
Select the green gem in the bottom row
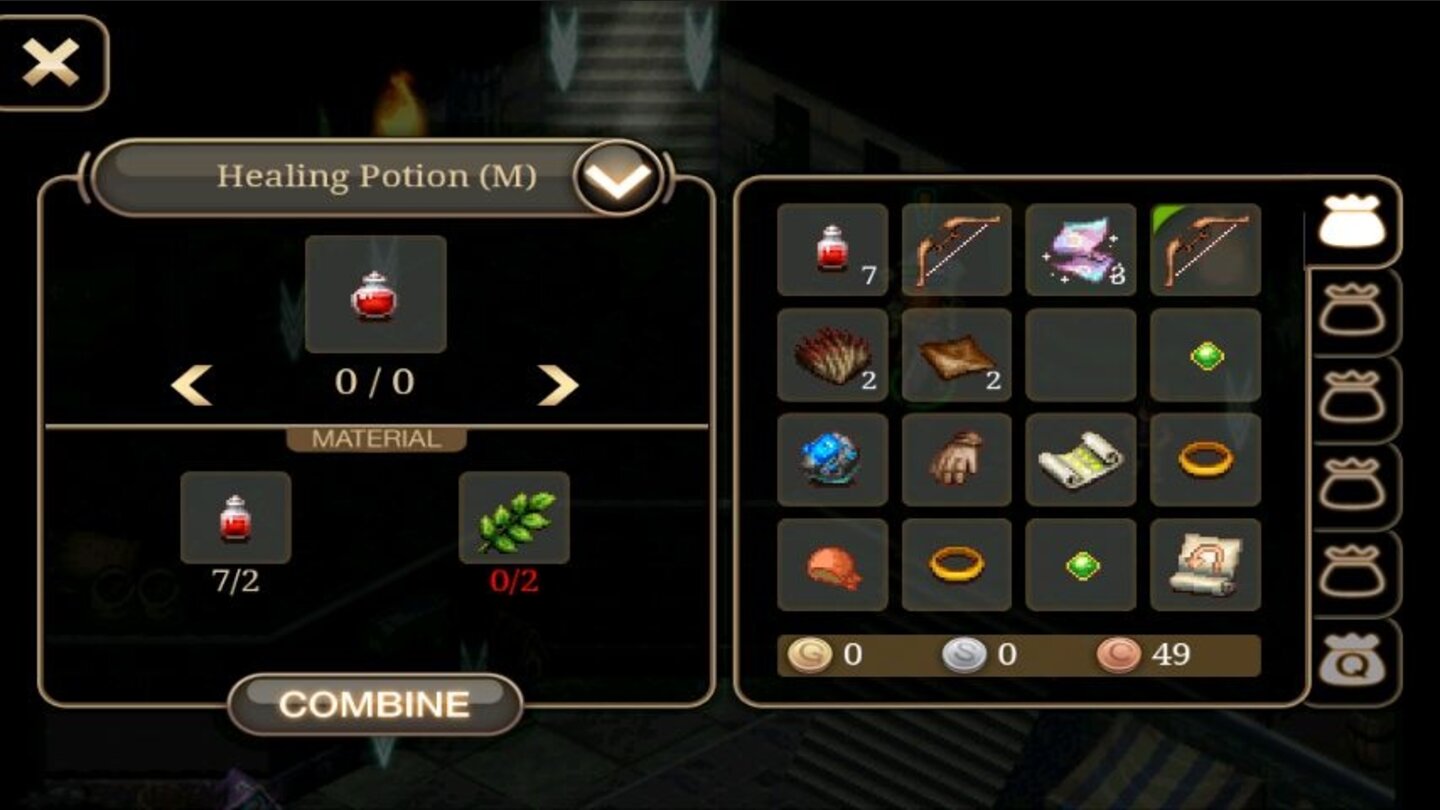point(1080,567)
